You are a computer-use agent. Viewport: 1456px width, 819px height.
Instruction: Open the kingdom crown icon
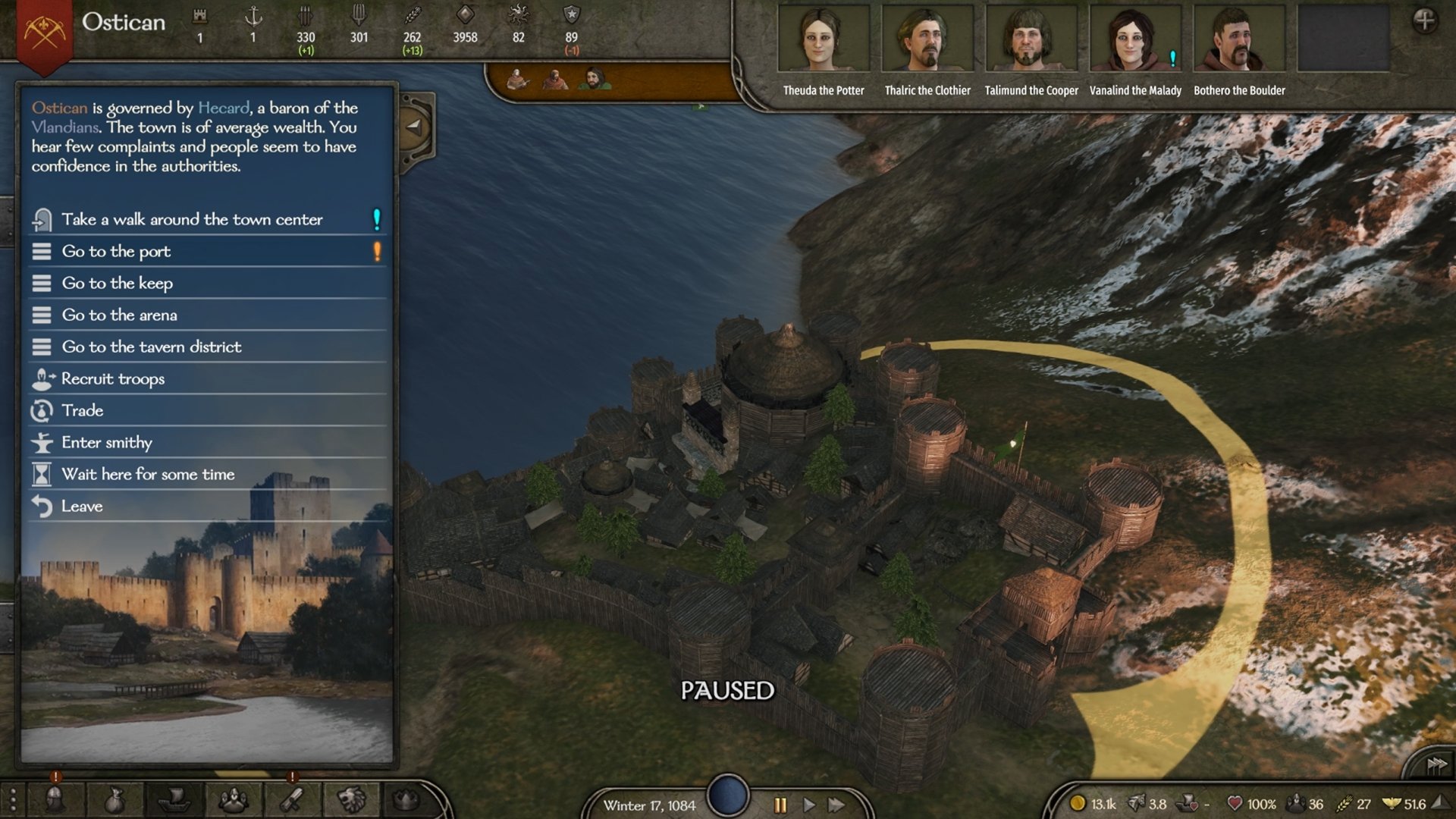(x=406, y=800)
